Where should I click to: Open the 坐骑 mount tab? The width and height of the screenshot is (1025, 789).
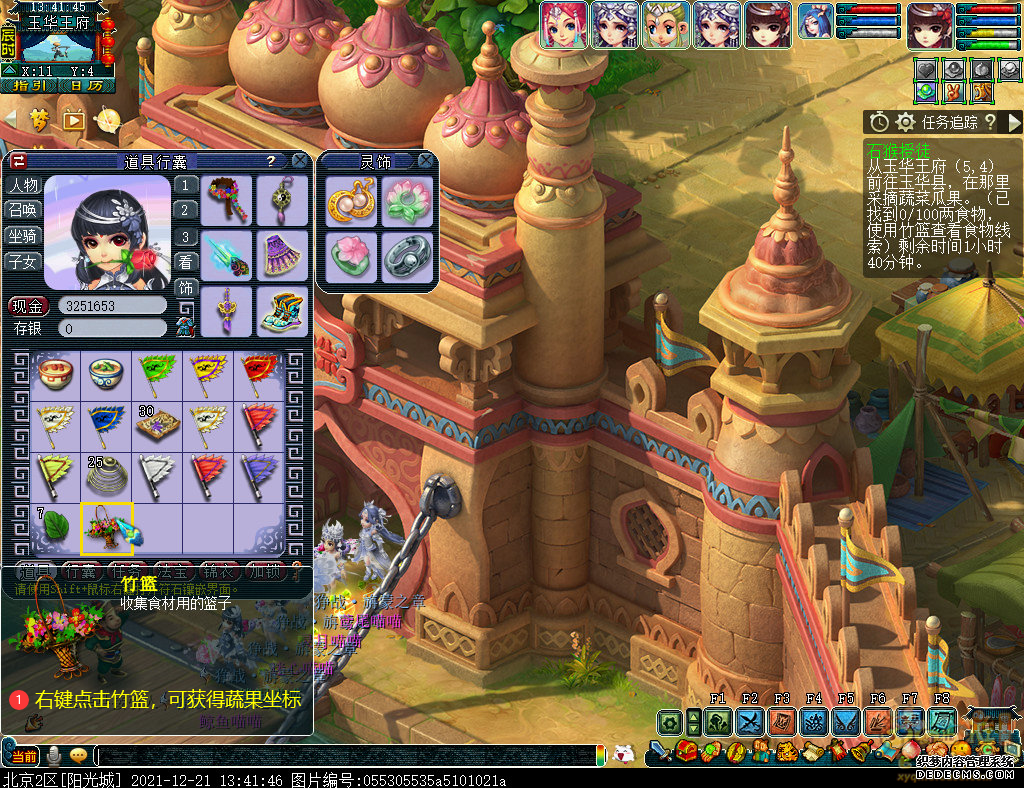[24, 236]
